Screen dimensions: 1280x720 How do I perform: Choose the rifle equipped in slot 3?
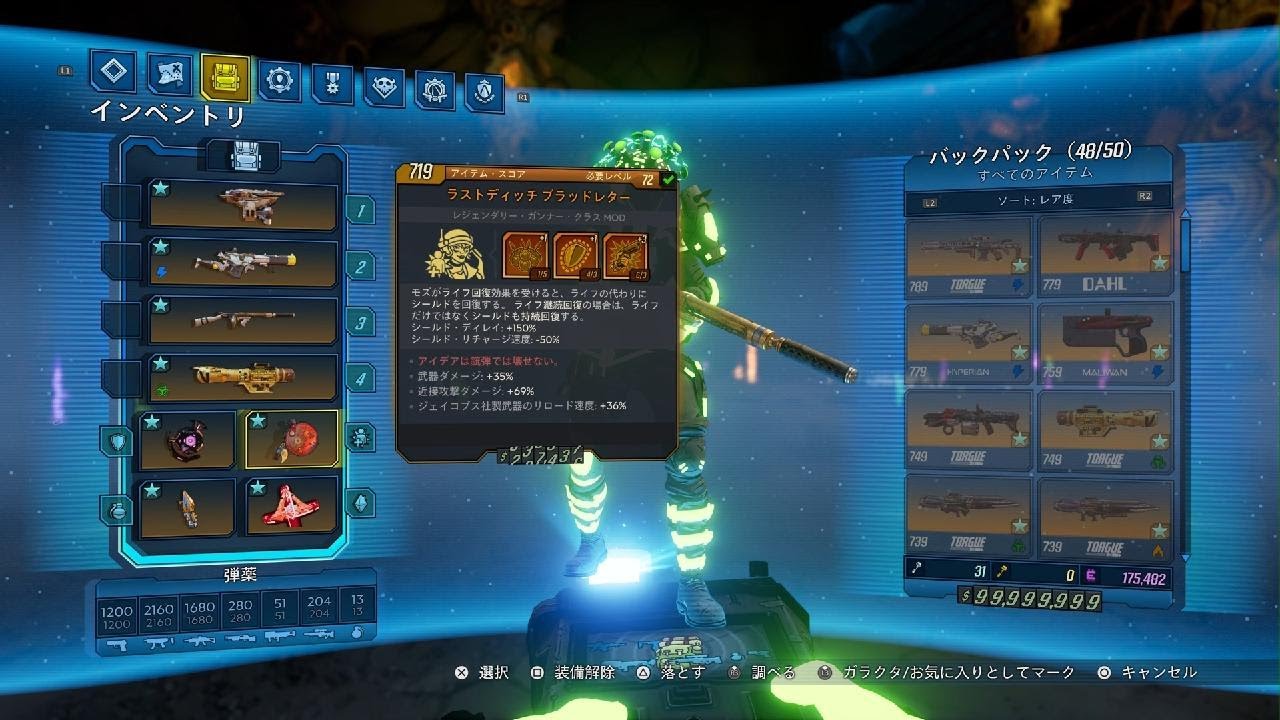(243, 320)
